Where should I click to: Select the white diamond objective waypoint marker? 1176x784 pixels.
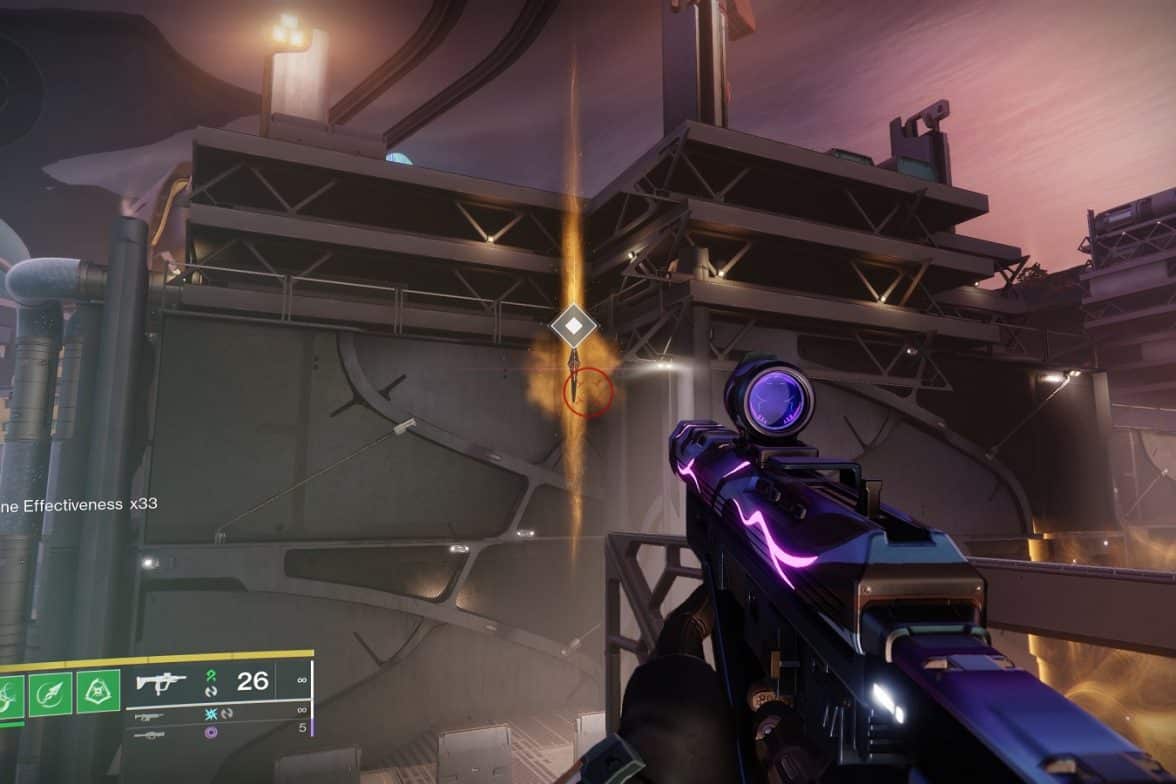(573, 327)
